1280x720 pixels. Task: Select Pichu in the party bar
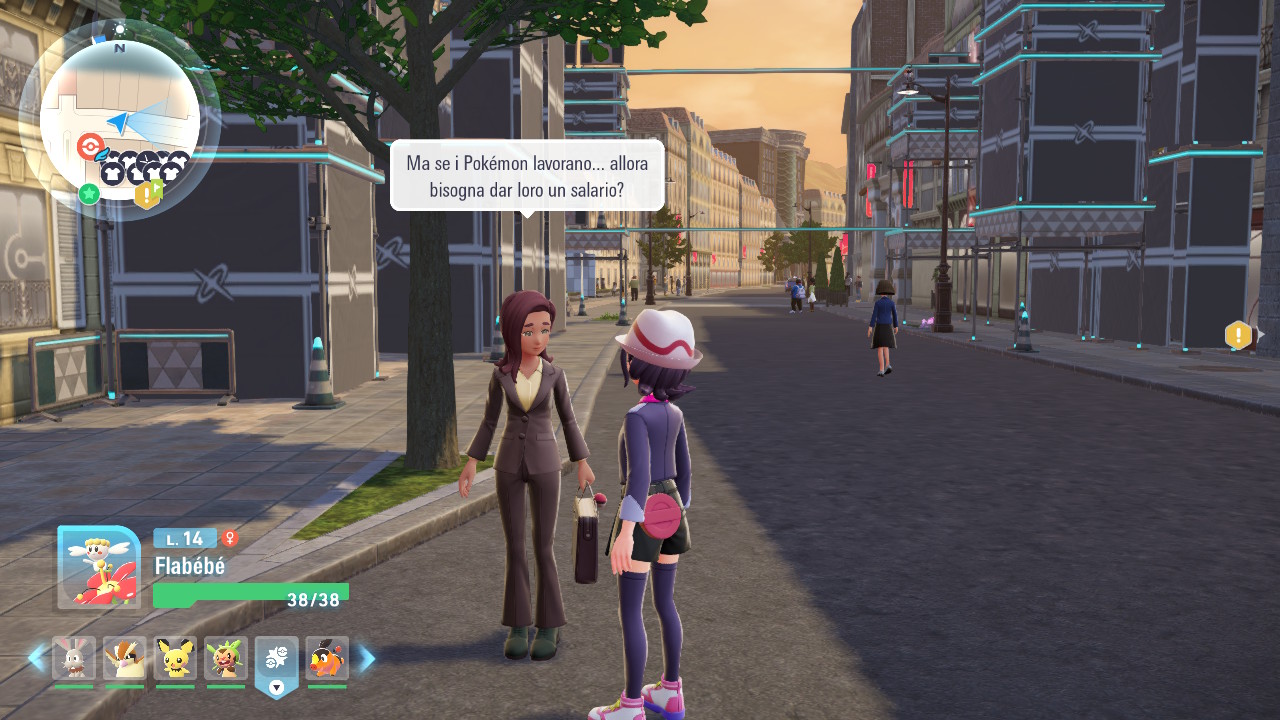[175, 659]
